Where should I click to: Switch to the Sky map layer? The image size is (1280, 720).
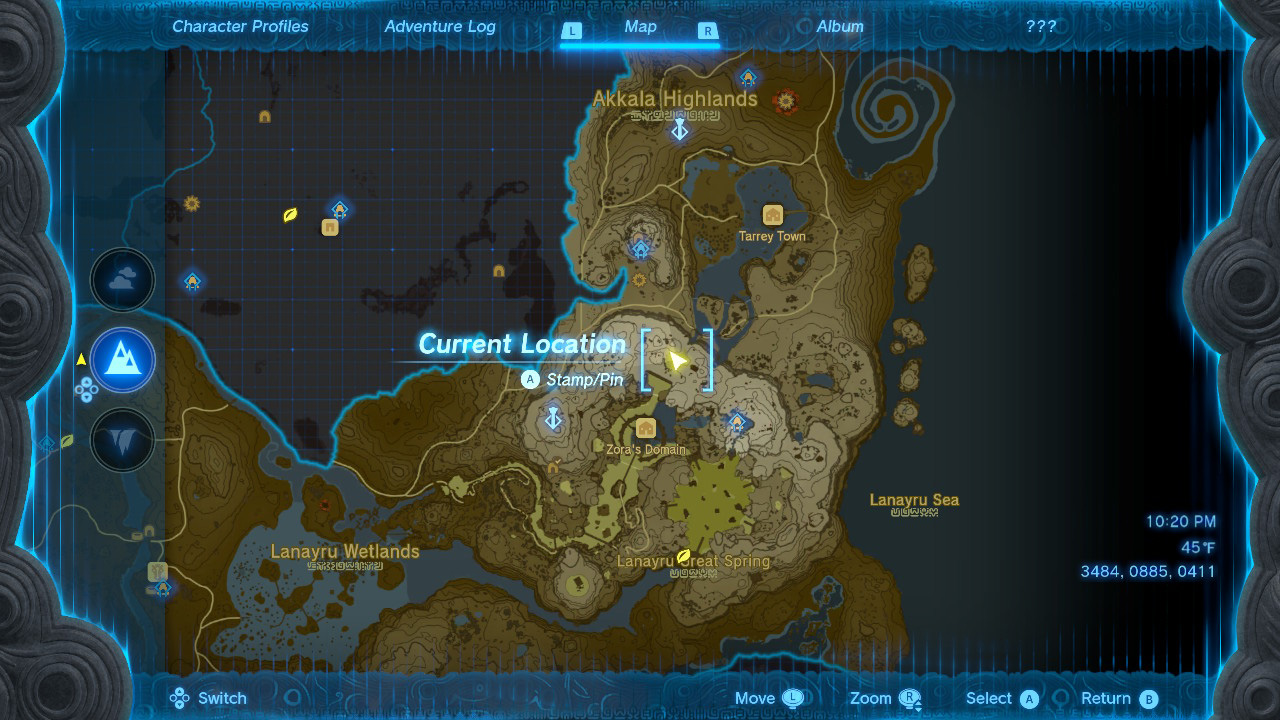tap(122, 280)
